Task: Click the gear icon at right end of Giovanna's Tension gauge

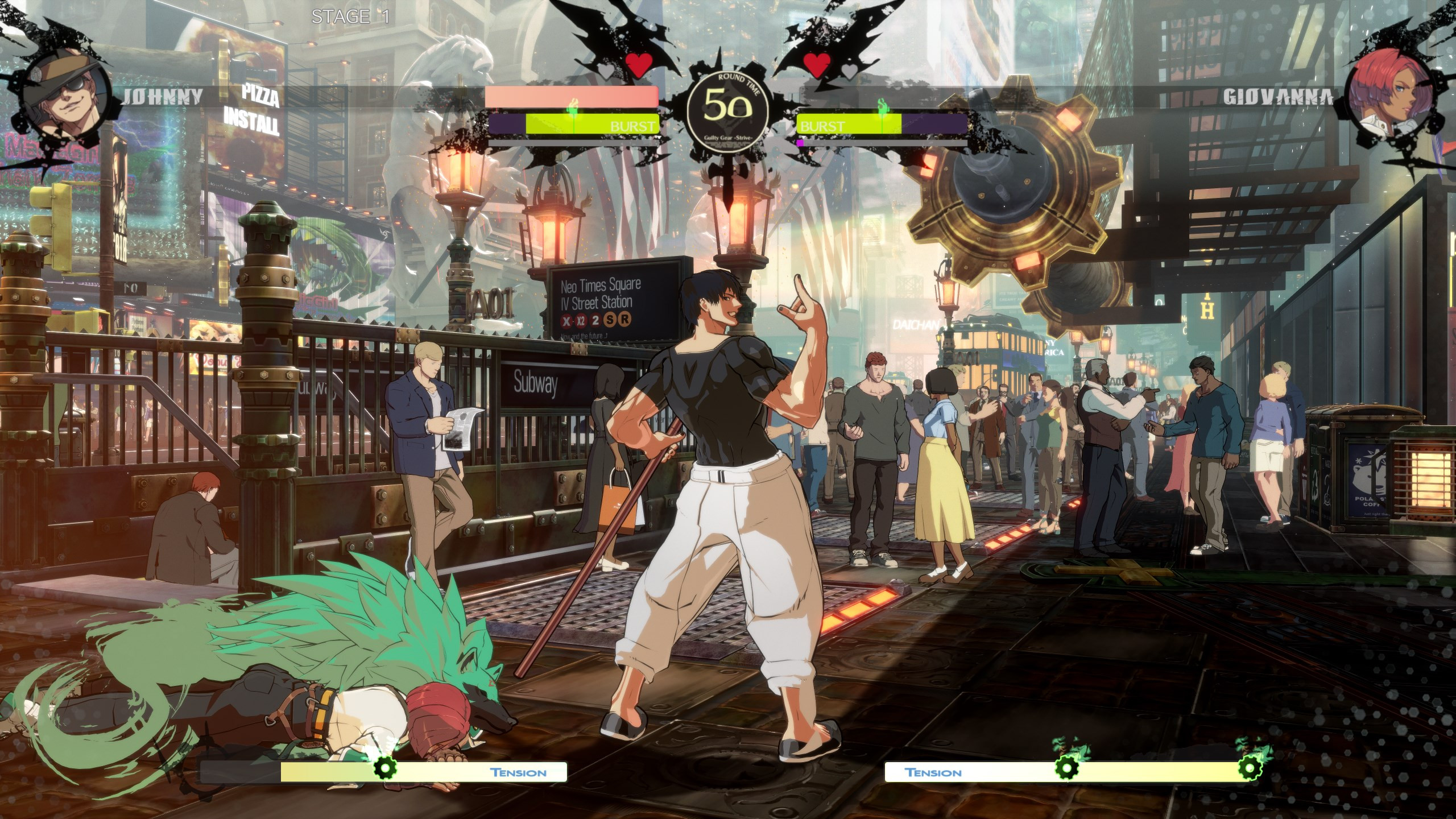Action: point(1250,768)
